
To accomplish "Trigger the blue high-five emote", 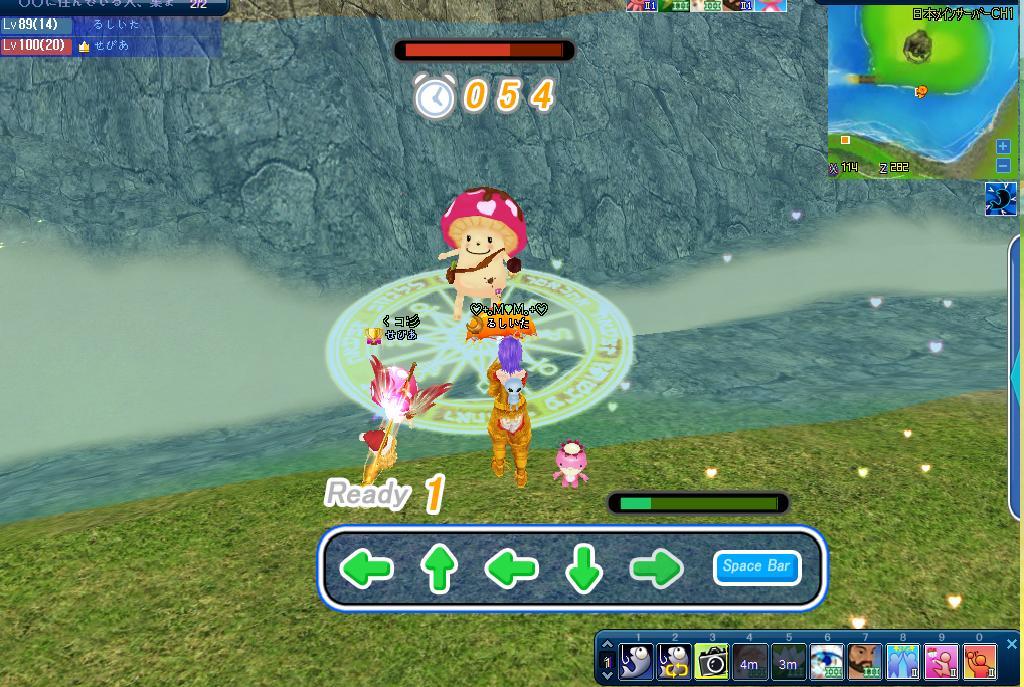I will [x=902, y=661].
